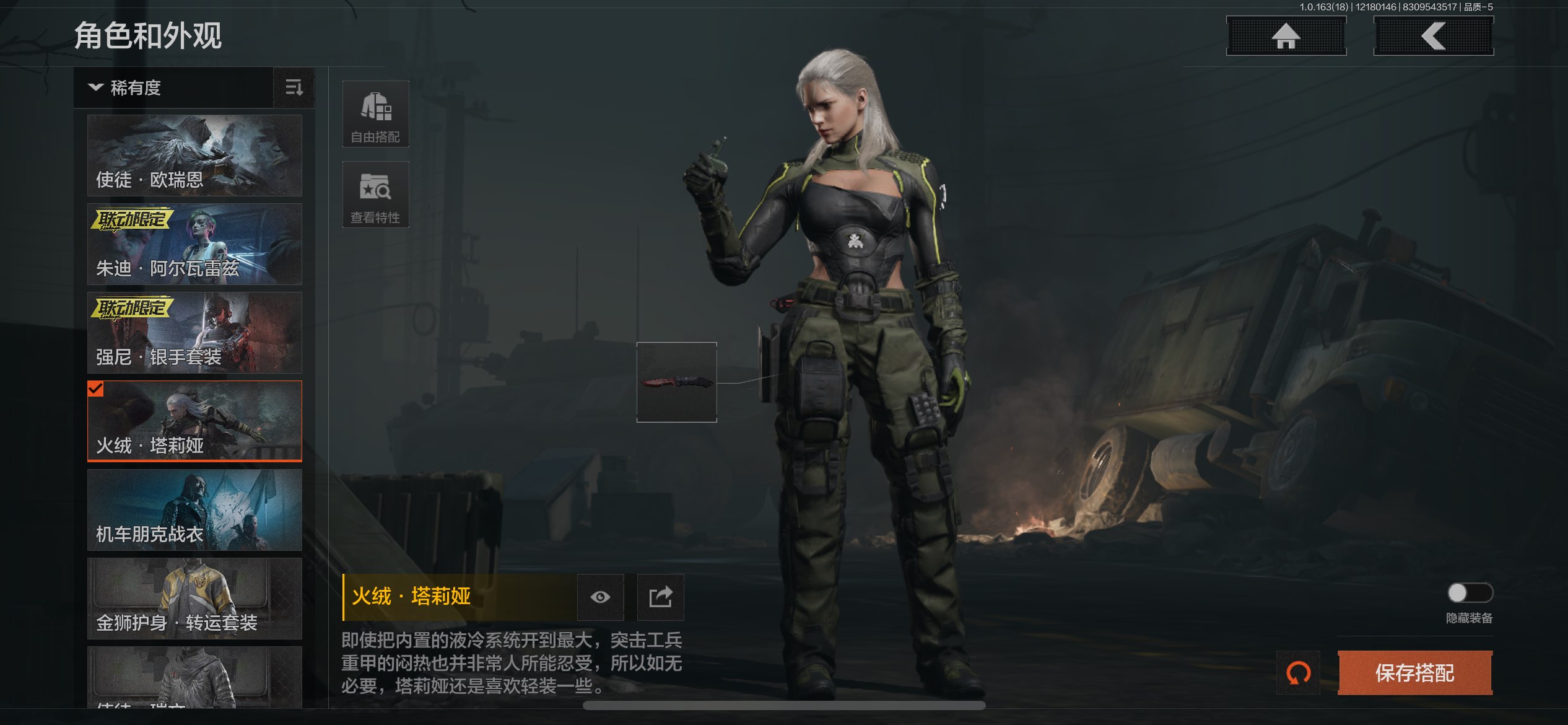The image size is (1568, 725).
Task: Share the 火绒·塔莉娅 outfit
Action: point(661,597)
